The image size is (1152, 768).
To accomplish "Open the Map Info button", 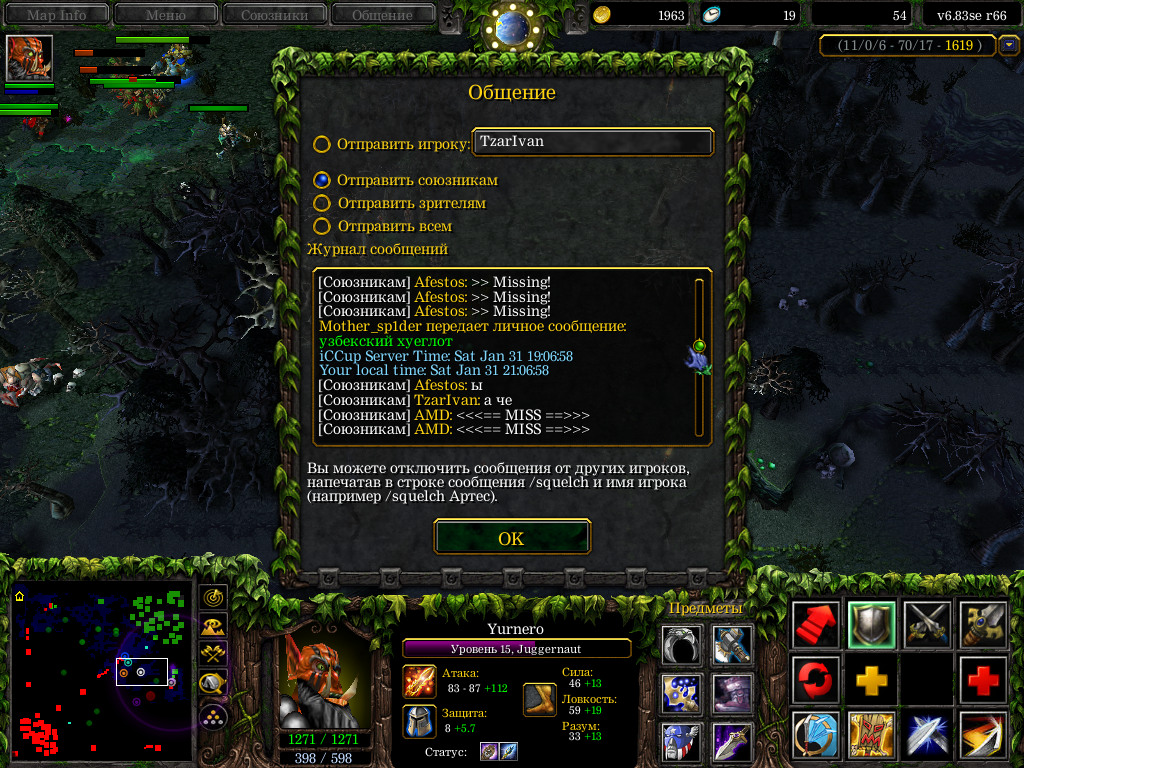I will pyautogui.click(x=56, y=15).
